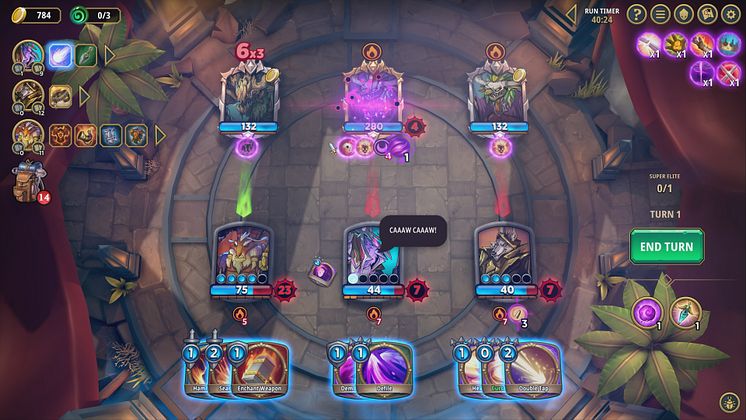The image size is (746, 420).
Task: Expand the third hero's ability row arrow
Action: tap(154, 134)
